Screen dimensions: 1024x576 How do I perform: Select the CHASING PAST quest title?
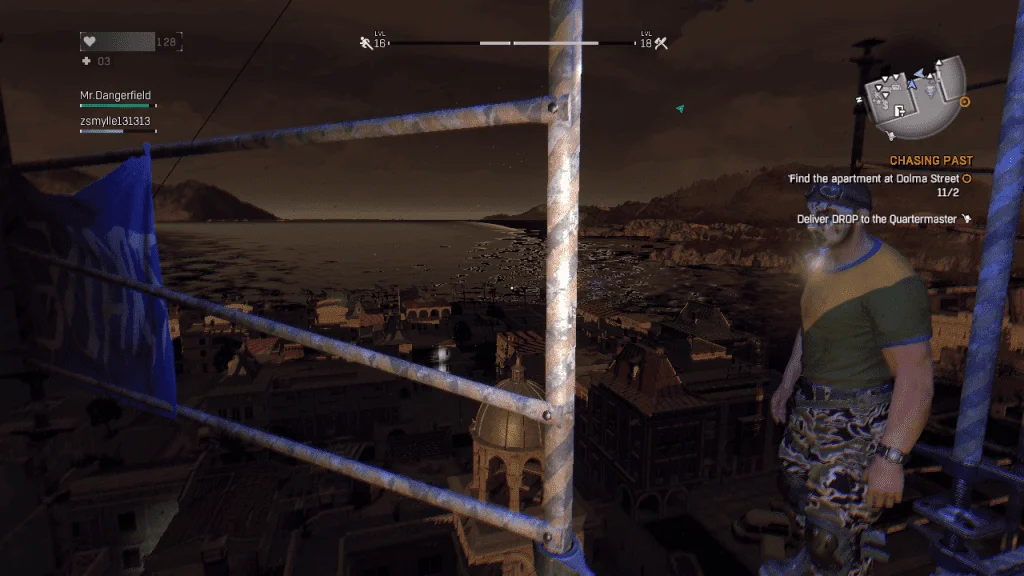tap(930, 160)
